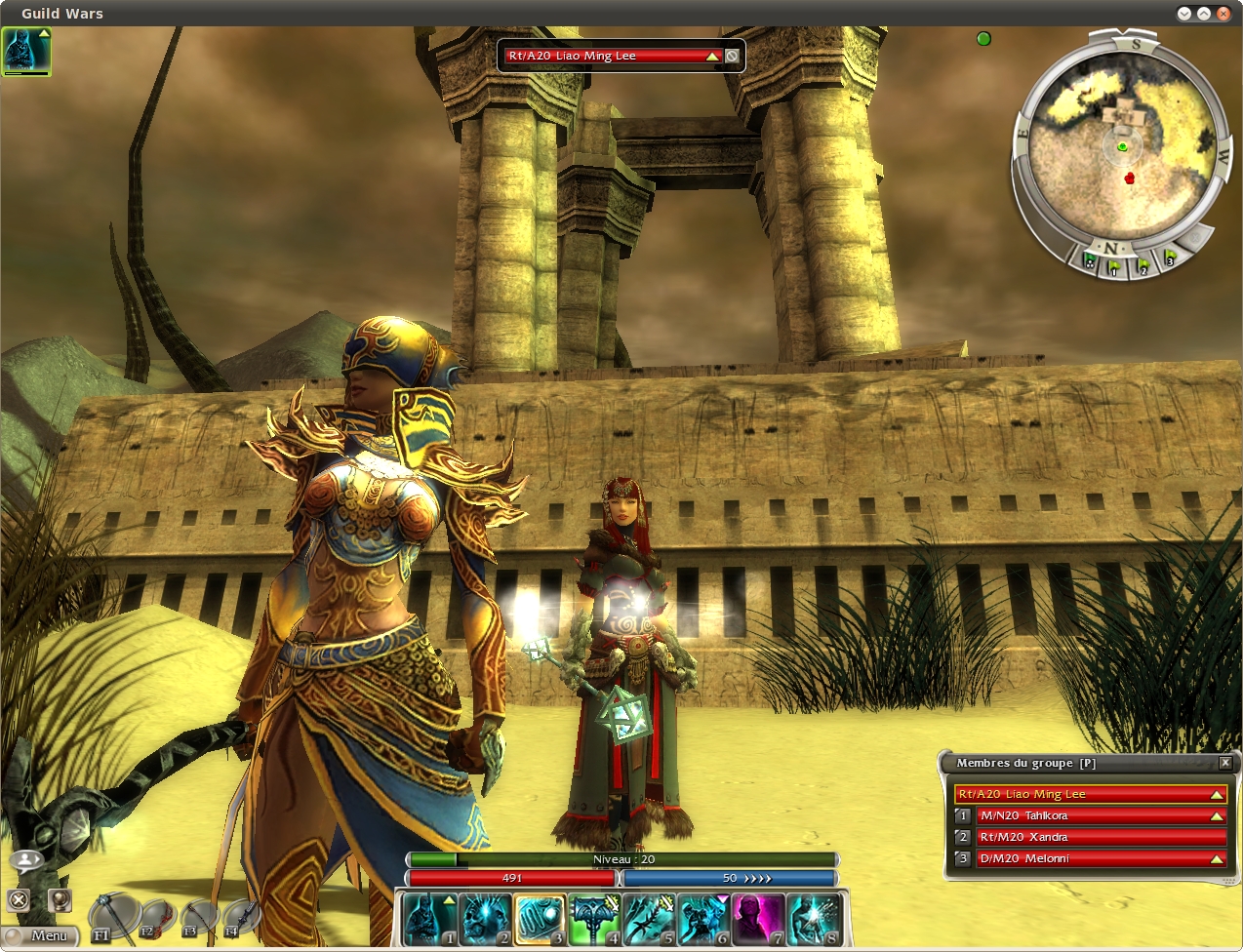Image resolution: width=1243 pixels, height=952 pixels.
Task: Choose the F4 weapon set
Action: (240, 919)
